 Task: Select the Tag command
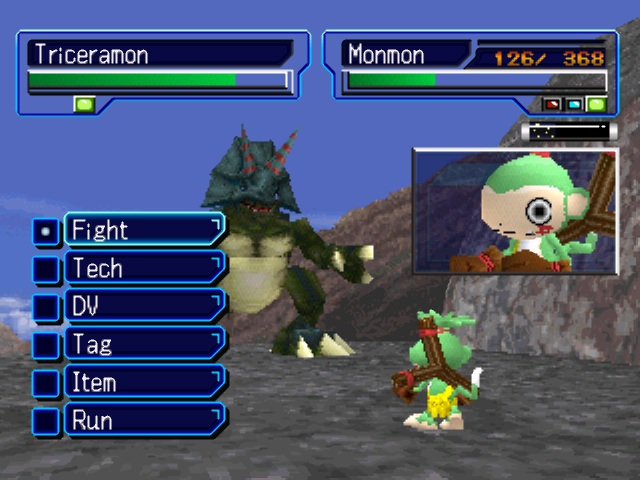[x=143, y=344]
